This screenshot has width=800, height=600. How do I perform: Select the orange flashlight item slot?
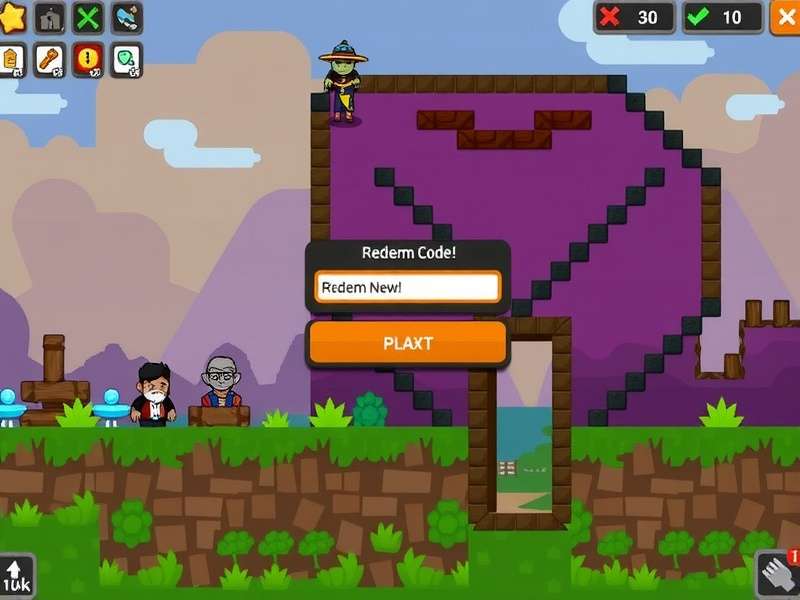click(50, 60)
